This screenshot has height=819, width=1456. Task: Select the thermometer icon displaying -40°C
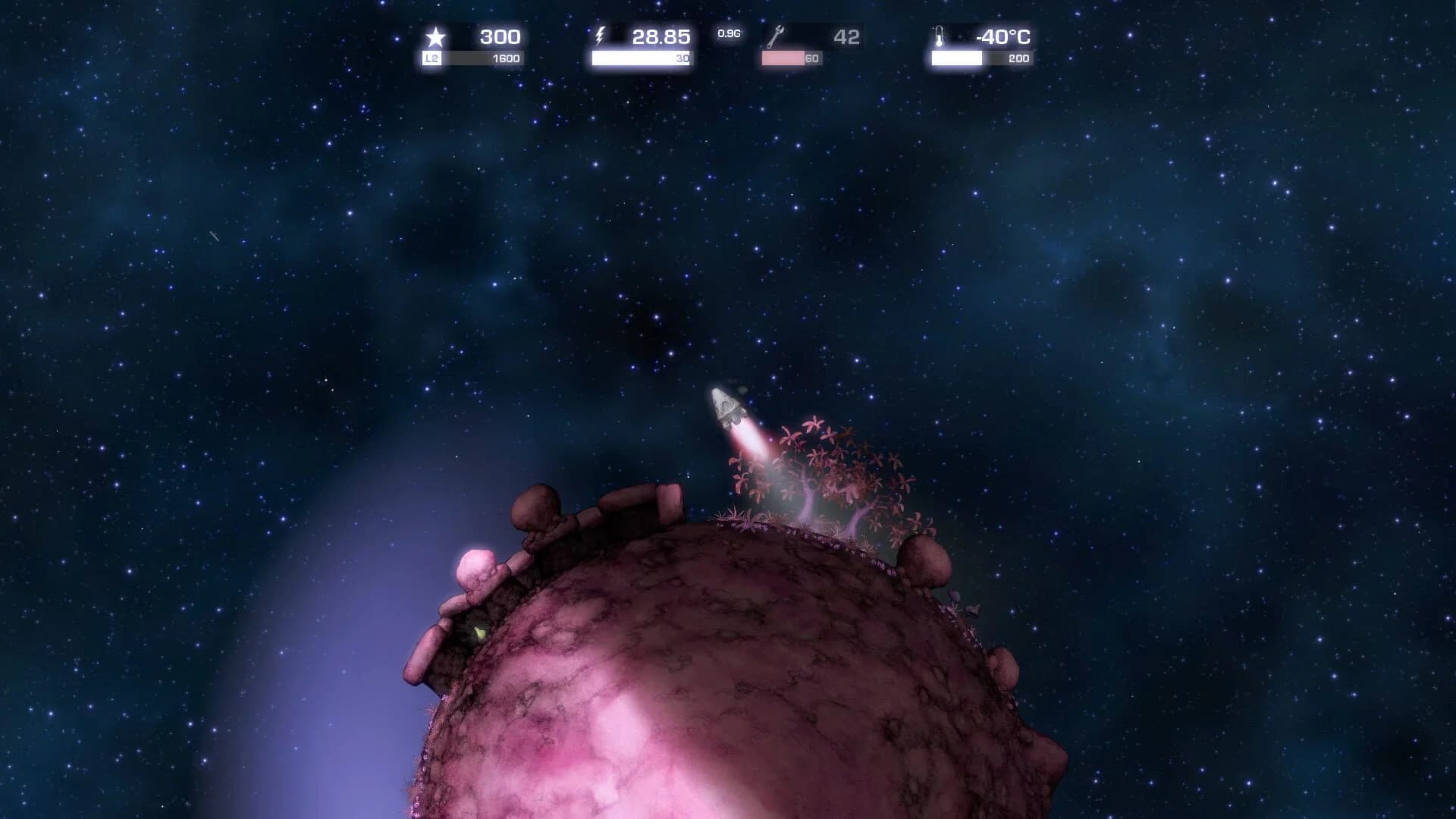coord(940,35)
